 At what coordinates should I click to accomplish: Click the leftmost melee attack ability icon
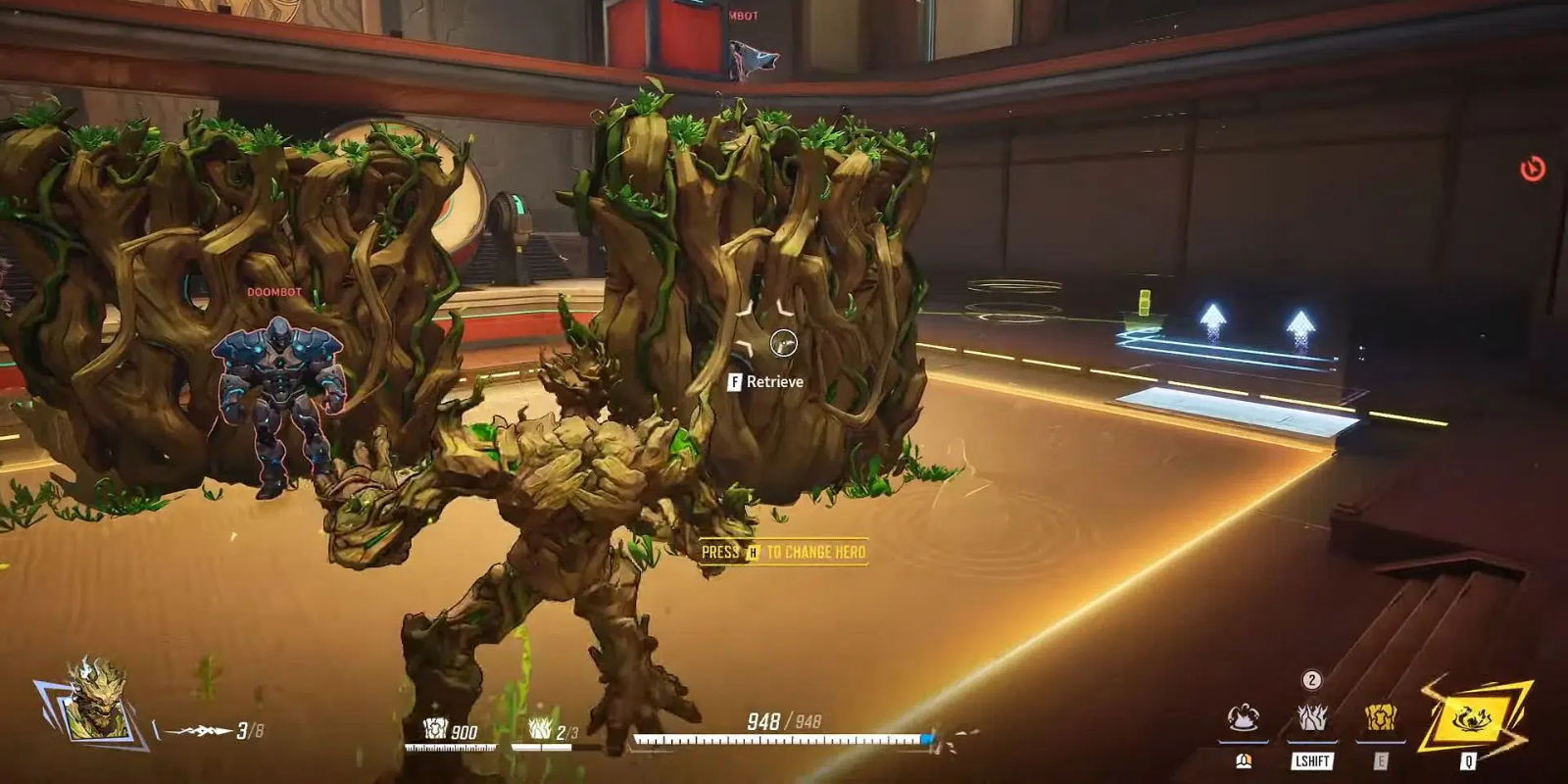[1243, 718]
